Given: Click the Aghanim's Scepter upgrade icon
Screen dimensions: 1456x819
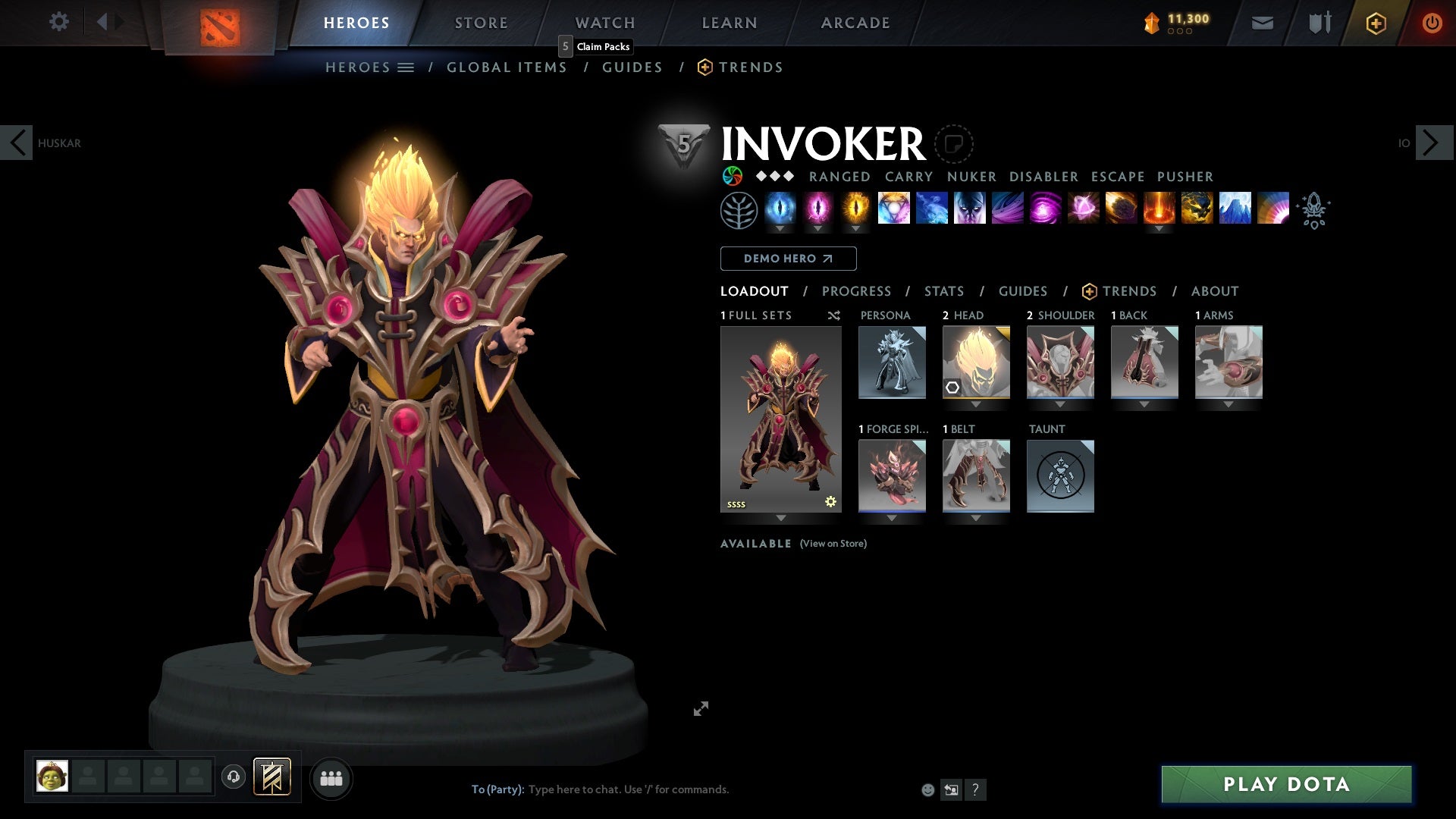Looking at the screenshot, I should (1314, 211).
